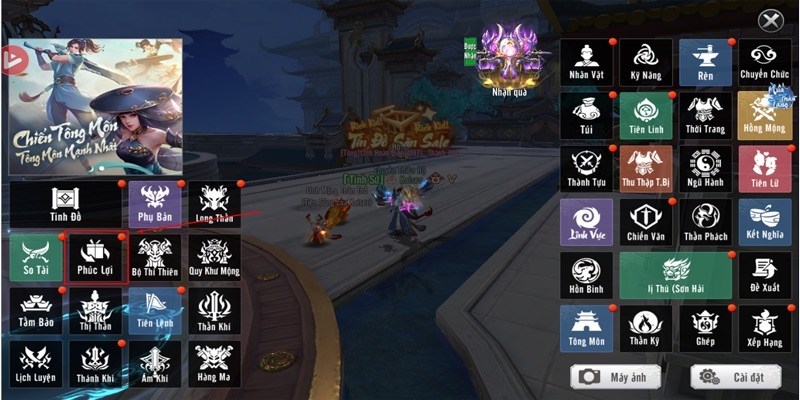800x400 pixels.
Task: Choose the Linh Vực swirl icon
Action: tap(586, 222)
